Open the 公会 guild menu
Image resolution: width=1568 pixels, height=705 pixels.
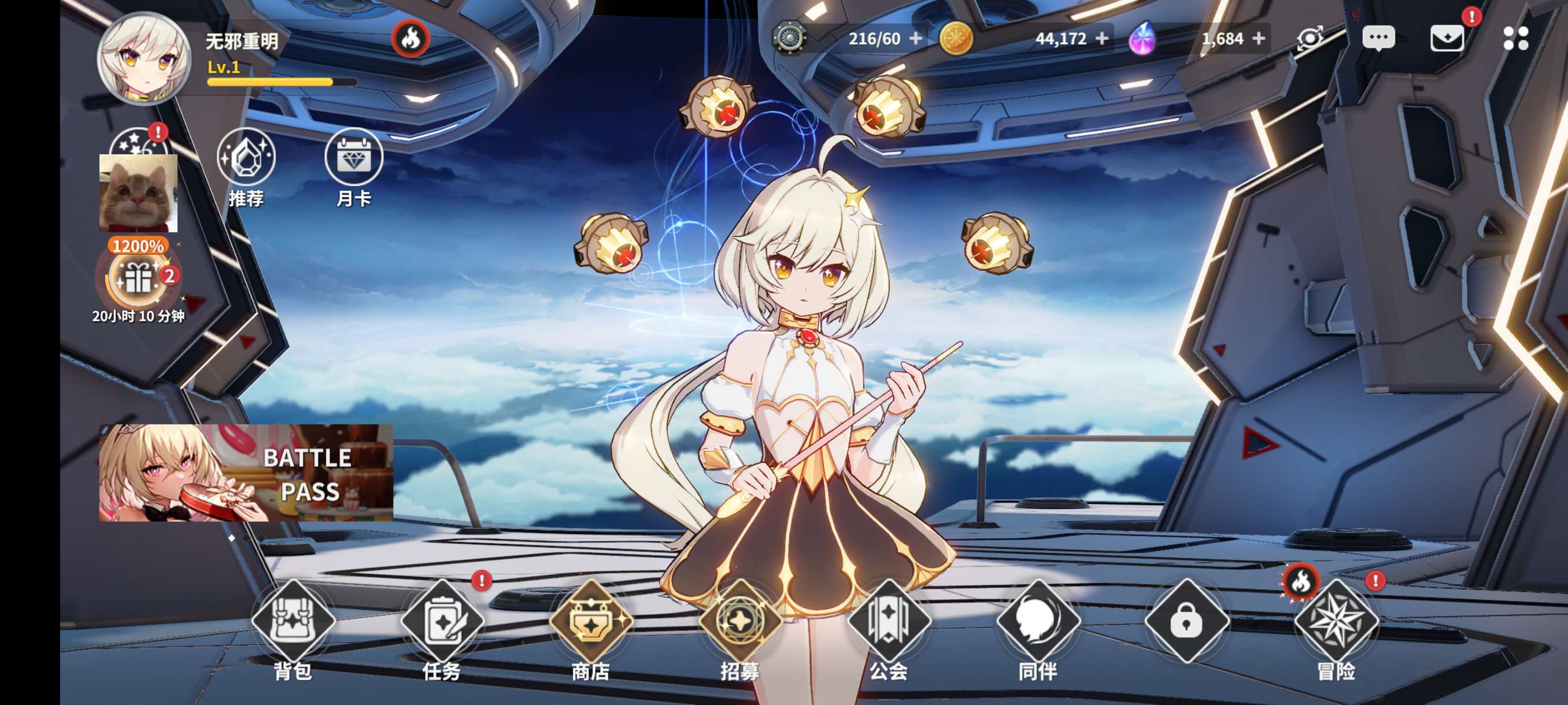(x=889, y=622)
